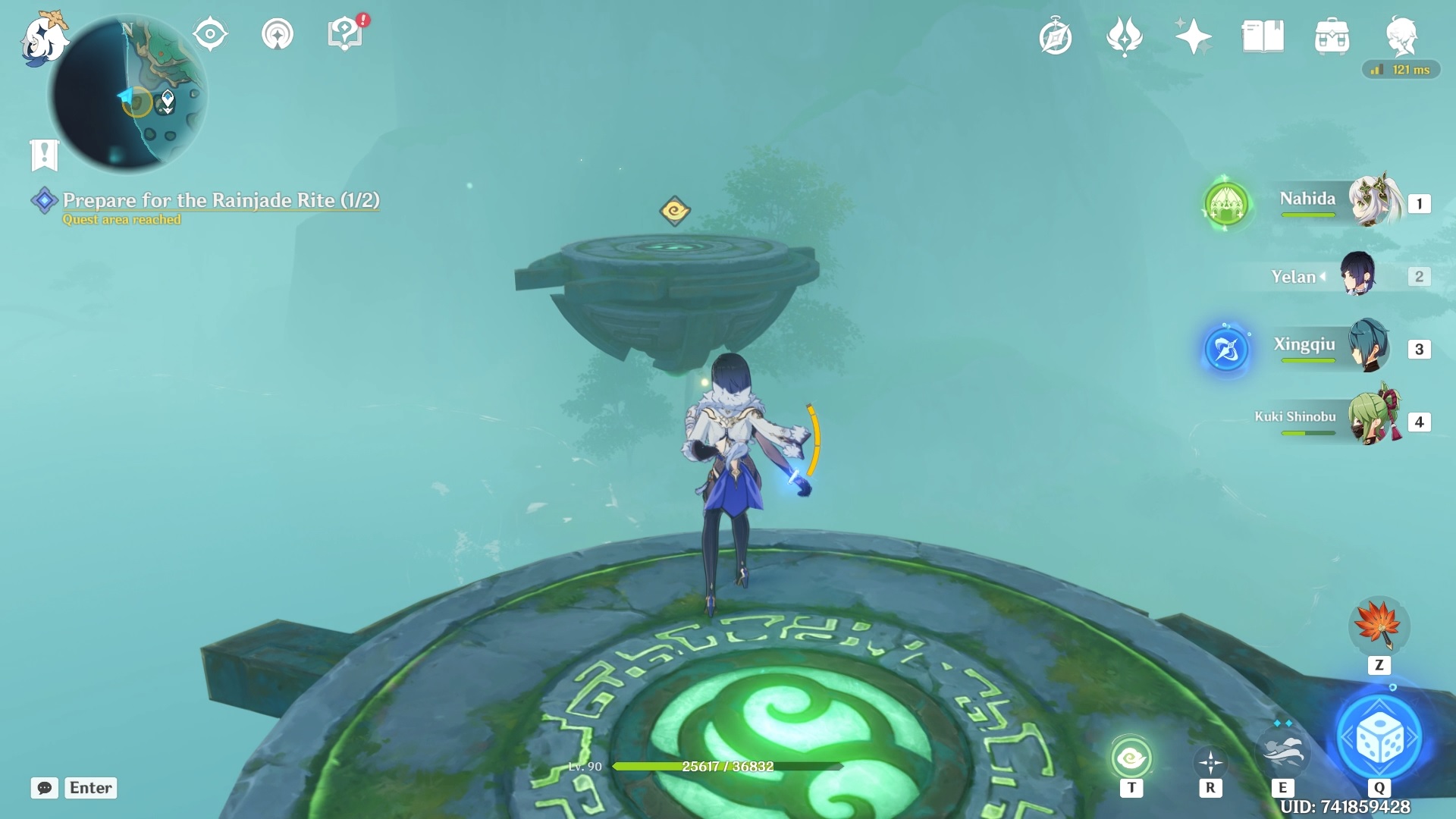Click the Enter chat button
The image size is (1456, 819).
[x=89, y=788]
